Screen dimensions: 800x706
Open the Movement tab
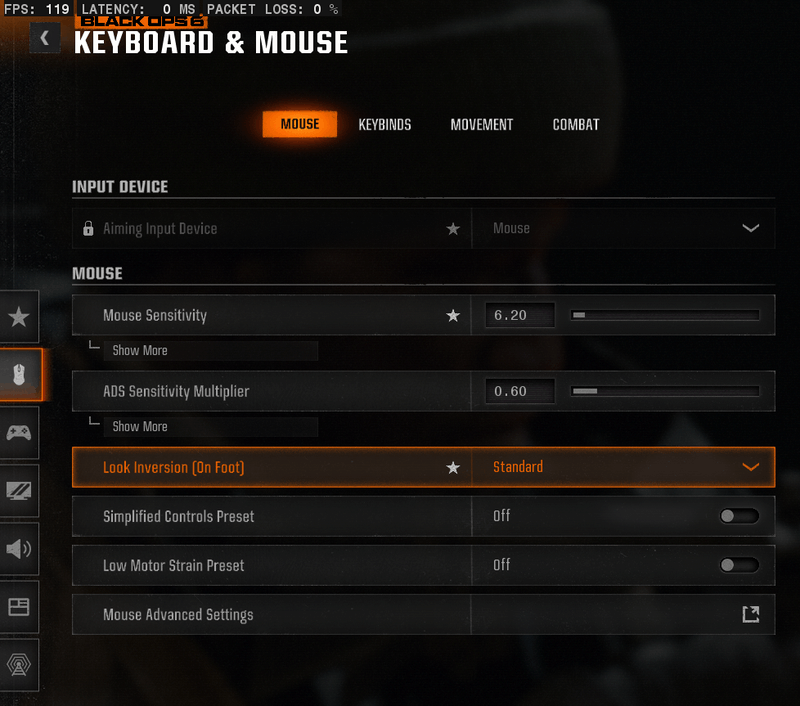click(481, 125)
